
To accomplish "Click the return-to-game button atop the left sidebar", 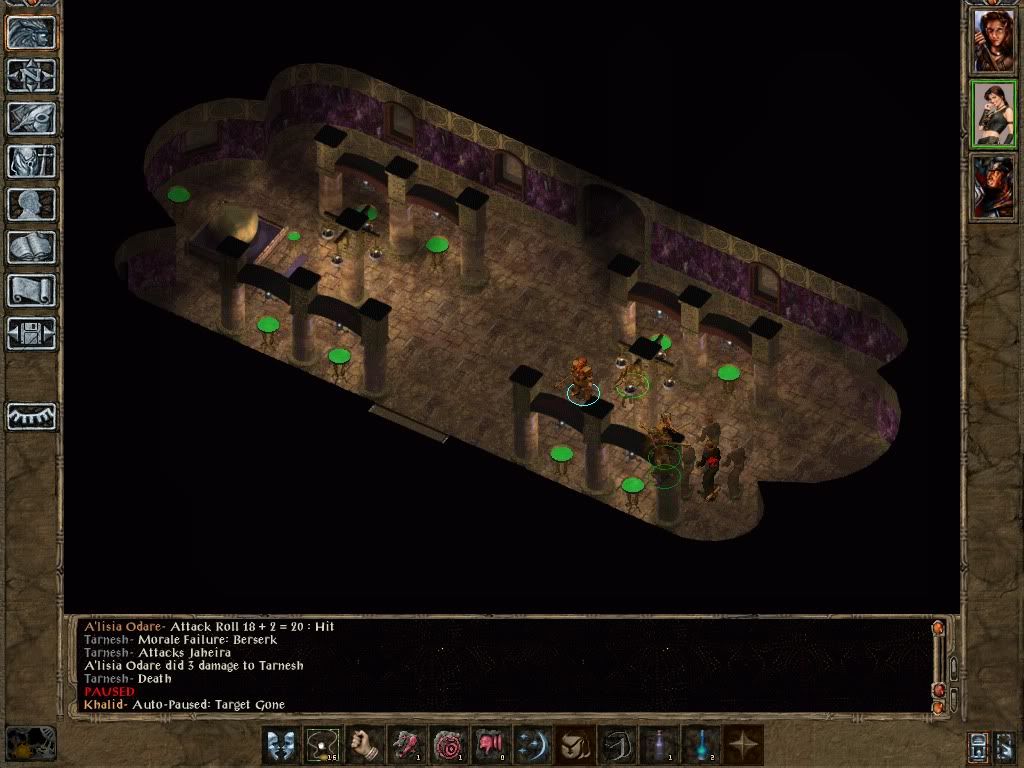I will (31, 32).
